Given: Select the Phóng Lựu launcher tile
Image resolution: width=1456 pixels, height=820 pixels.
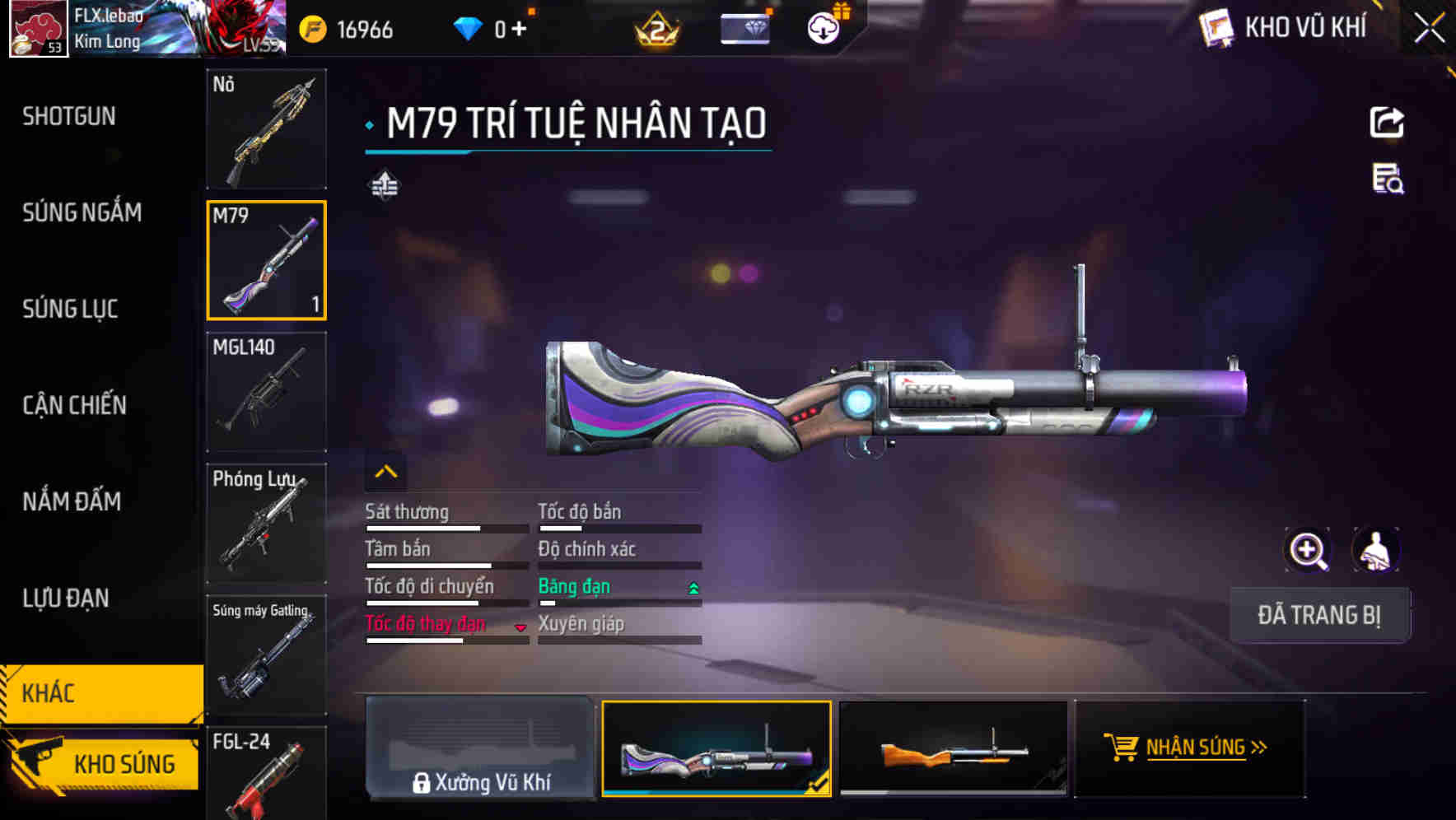Looking at the screenshot, I should [x=266, y=524].
